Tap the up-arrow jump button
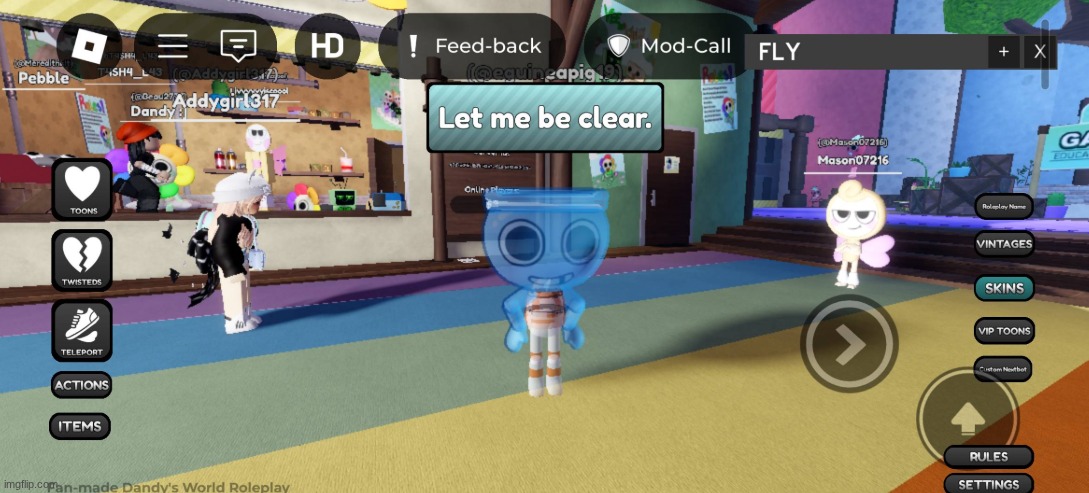 (x=966, y=416)
